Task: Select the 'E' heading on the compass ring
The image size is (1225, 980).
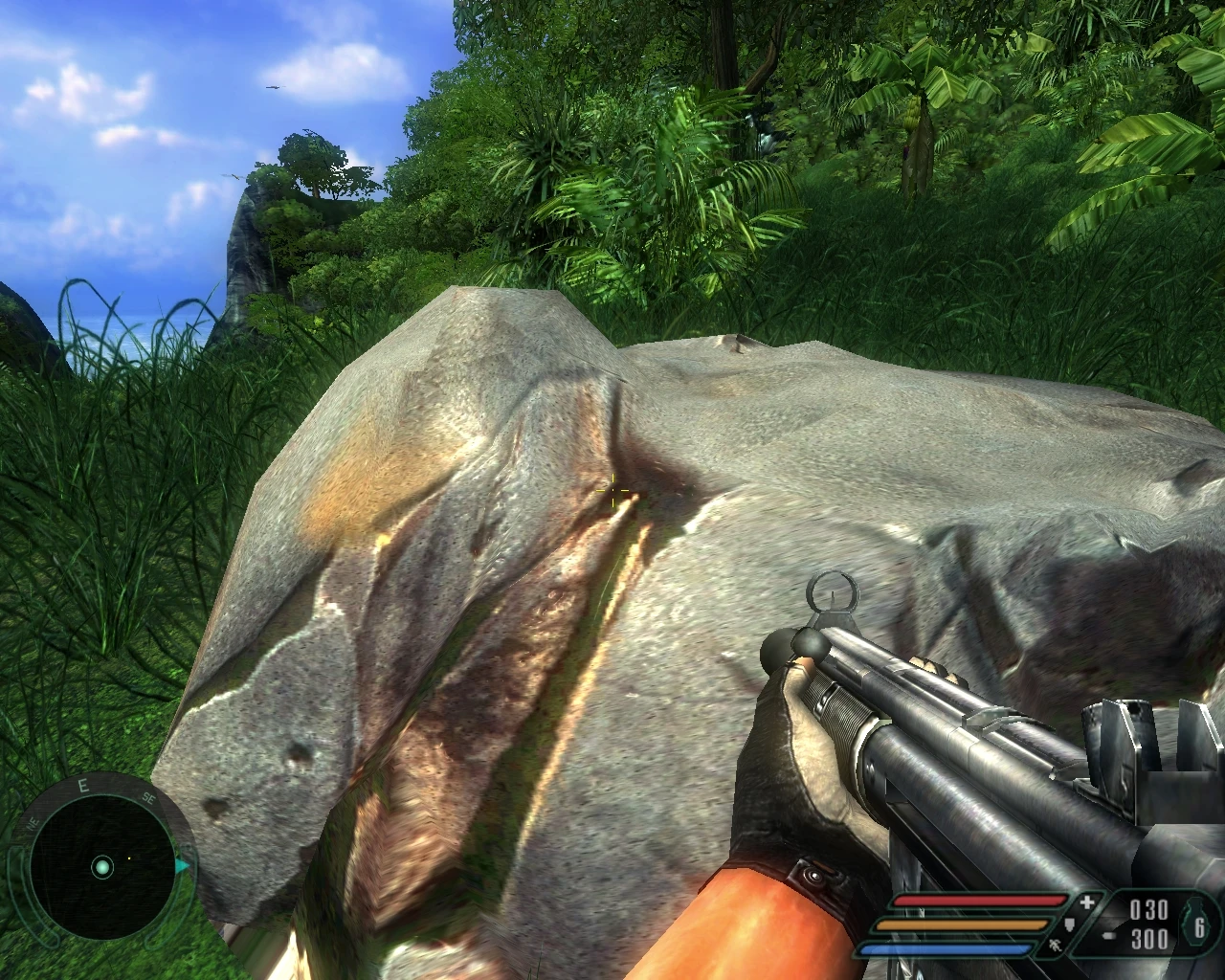Action: (x=83, y=785)
